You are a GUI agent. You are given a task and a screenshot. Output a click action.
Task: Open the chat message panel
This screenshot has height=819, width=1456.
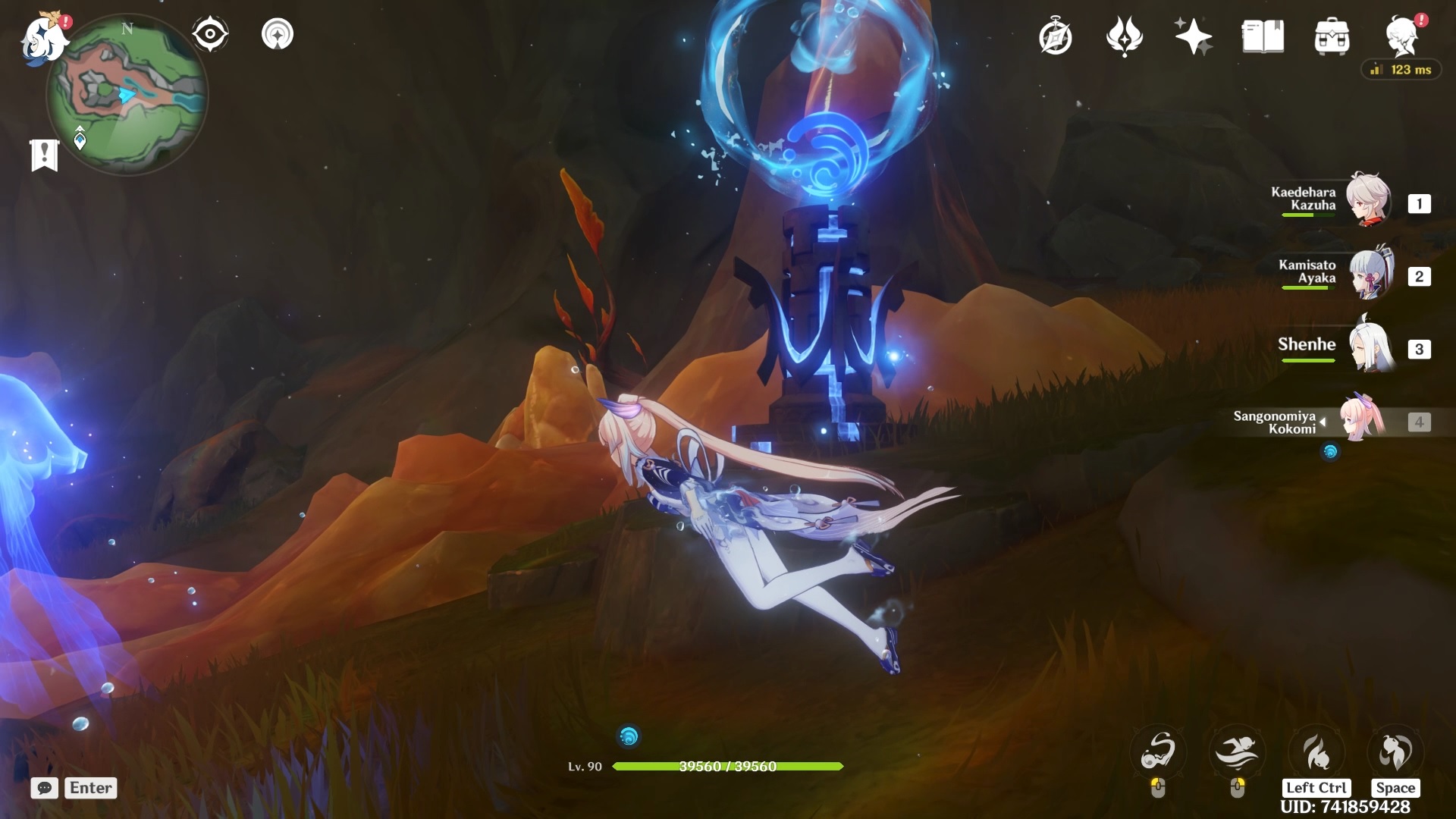click(45, 789)
